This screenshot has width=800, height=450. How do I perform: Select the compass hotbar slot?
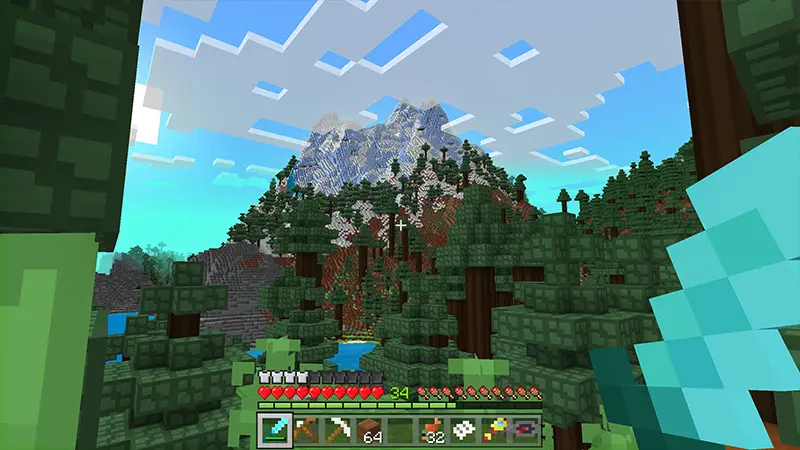tap(525, 429)
